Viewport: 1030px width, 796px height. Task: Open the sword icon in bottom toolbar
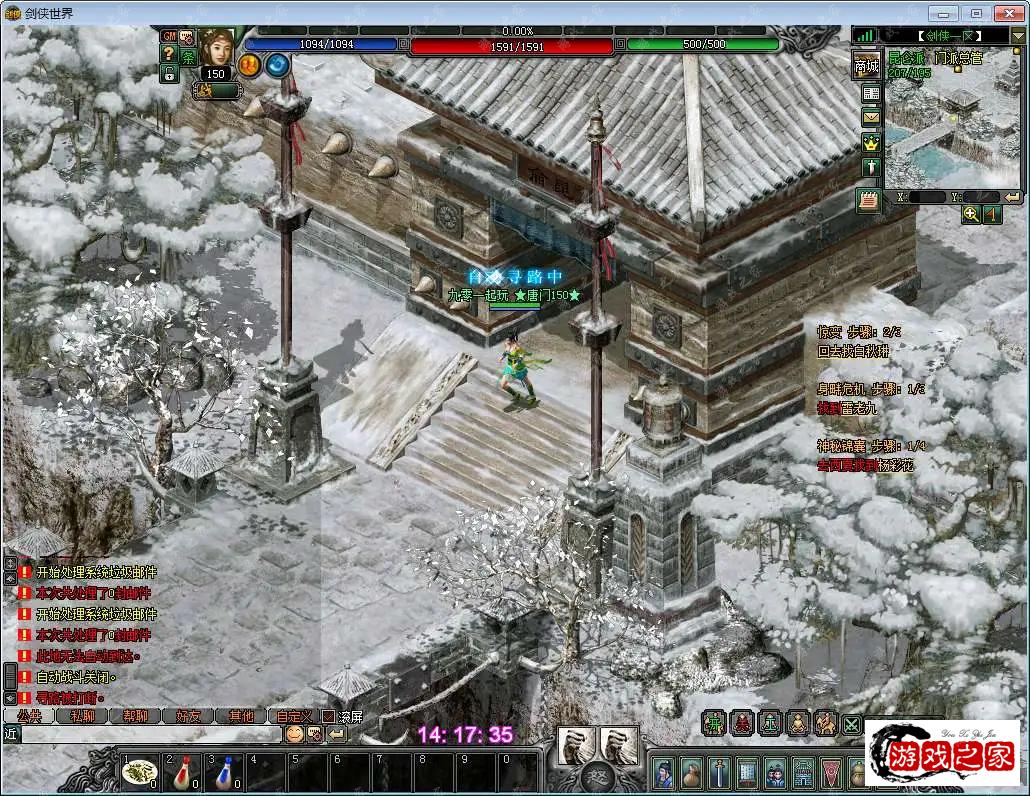[x=720, y=772]
